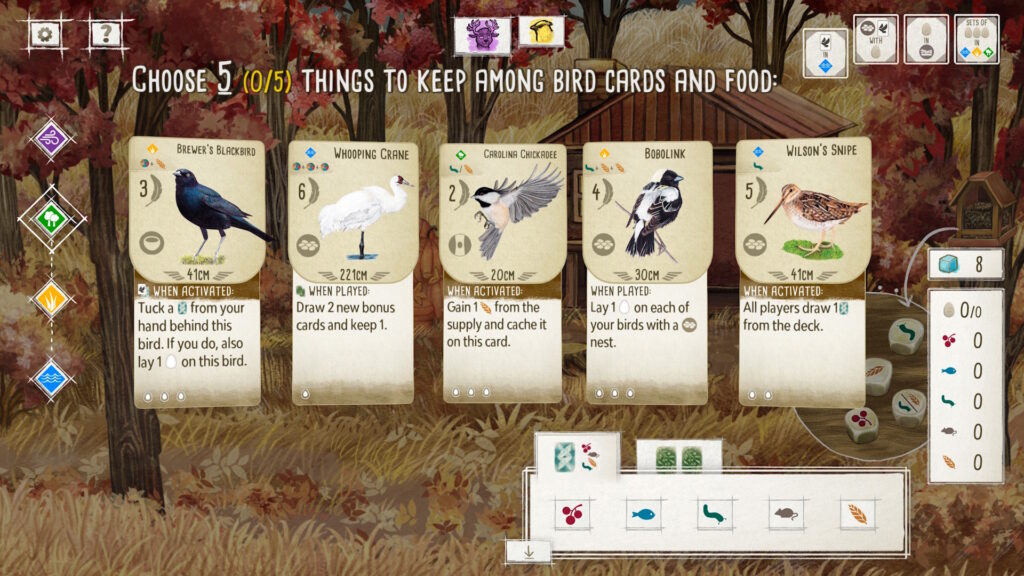
Task: Open the blue wetland habitat icon
Action: point(52,378)
